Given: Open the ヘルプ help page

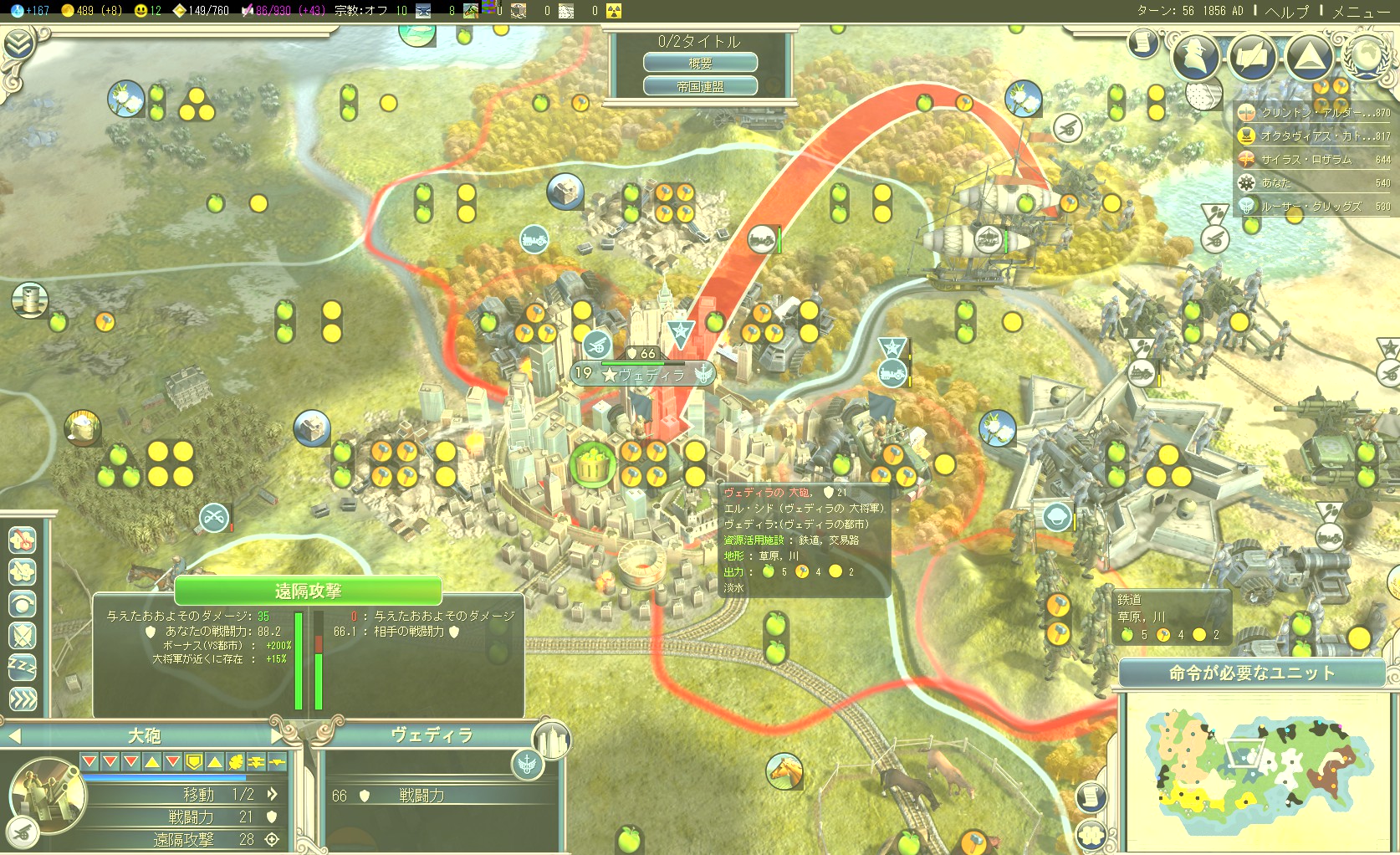Looking at the screenshot, I should tap(1287, 12).
